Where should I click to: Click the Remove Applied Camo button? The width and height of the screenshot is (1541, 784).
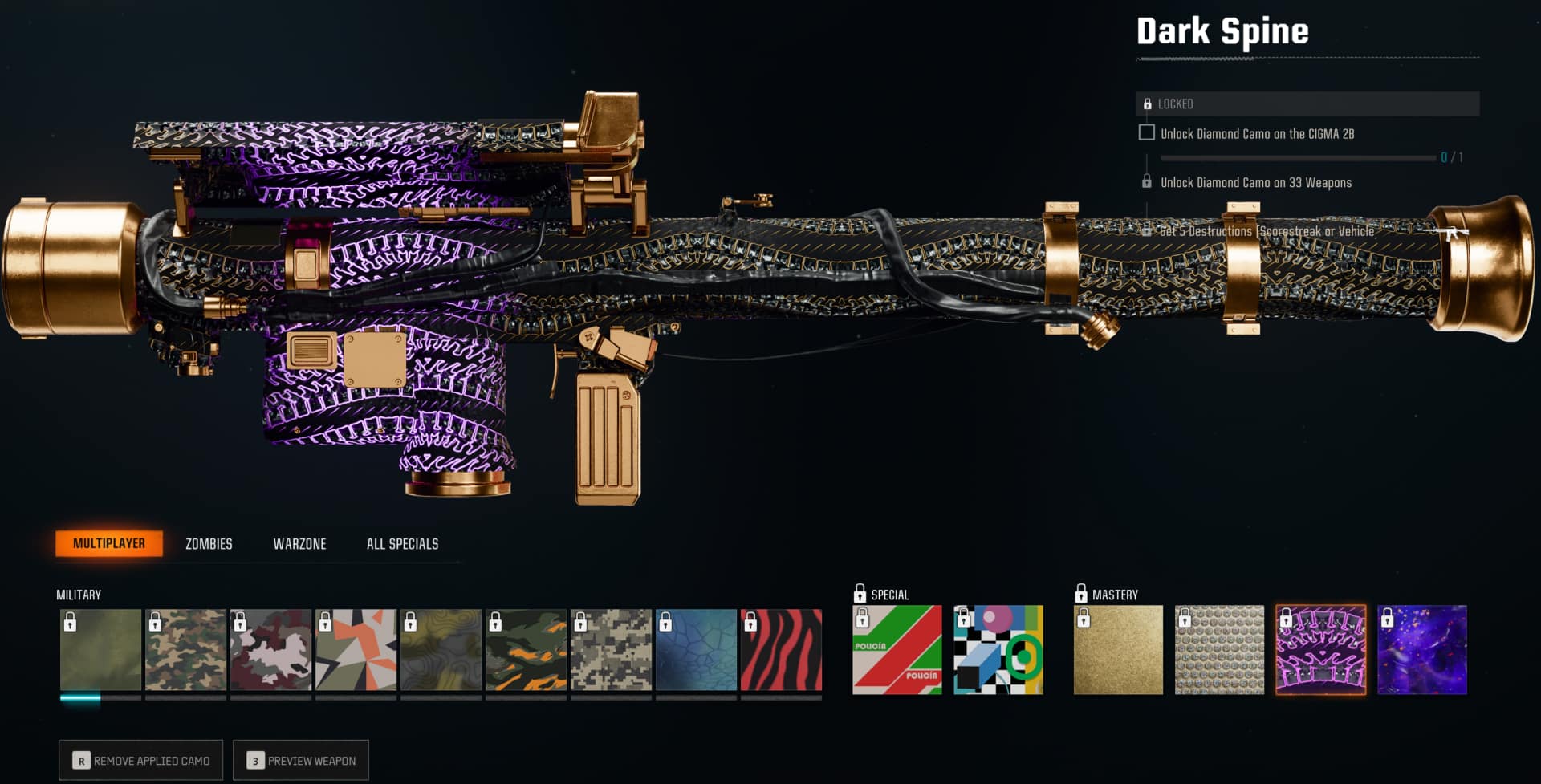click(x=141, y=760)
